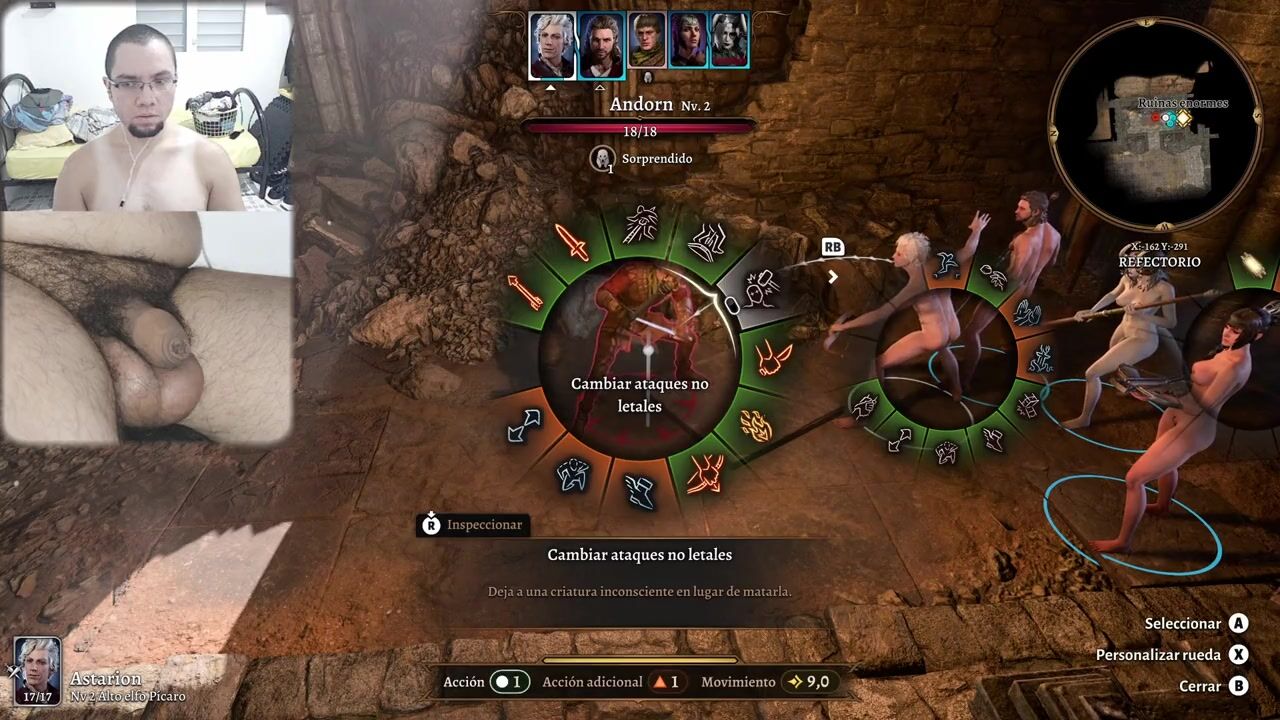Image resolution: width=1280 pixels, height=720 pixels.
Task: Activate the dagger sneak attack wheel slot
Action: coord(640,224)
